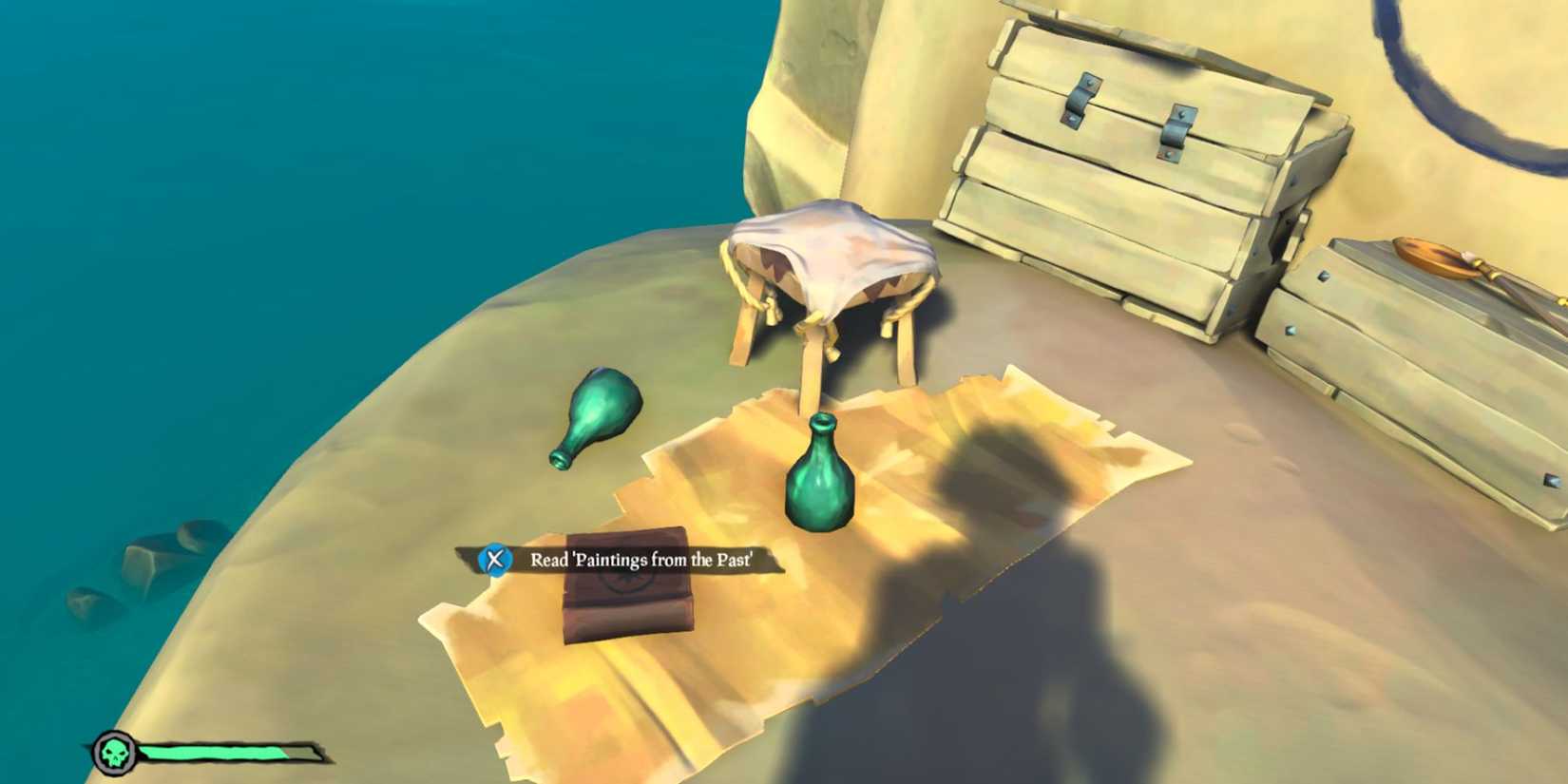Select the teal bottle lying on its side

[x=599, y=418]
